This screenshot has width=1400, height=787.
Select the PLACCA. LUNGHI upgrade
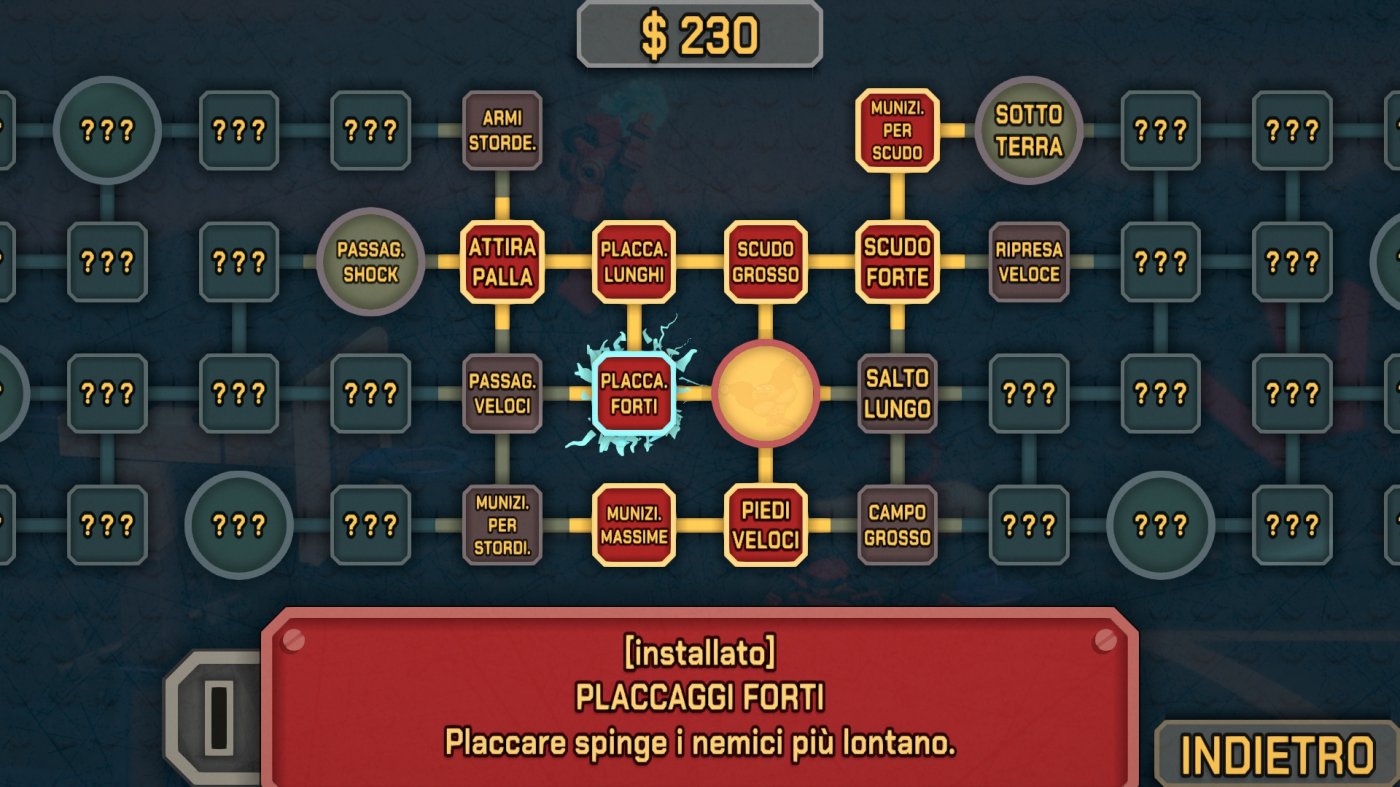pos(633,262)
